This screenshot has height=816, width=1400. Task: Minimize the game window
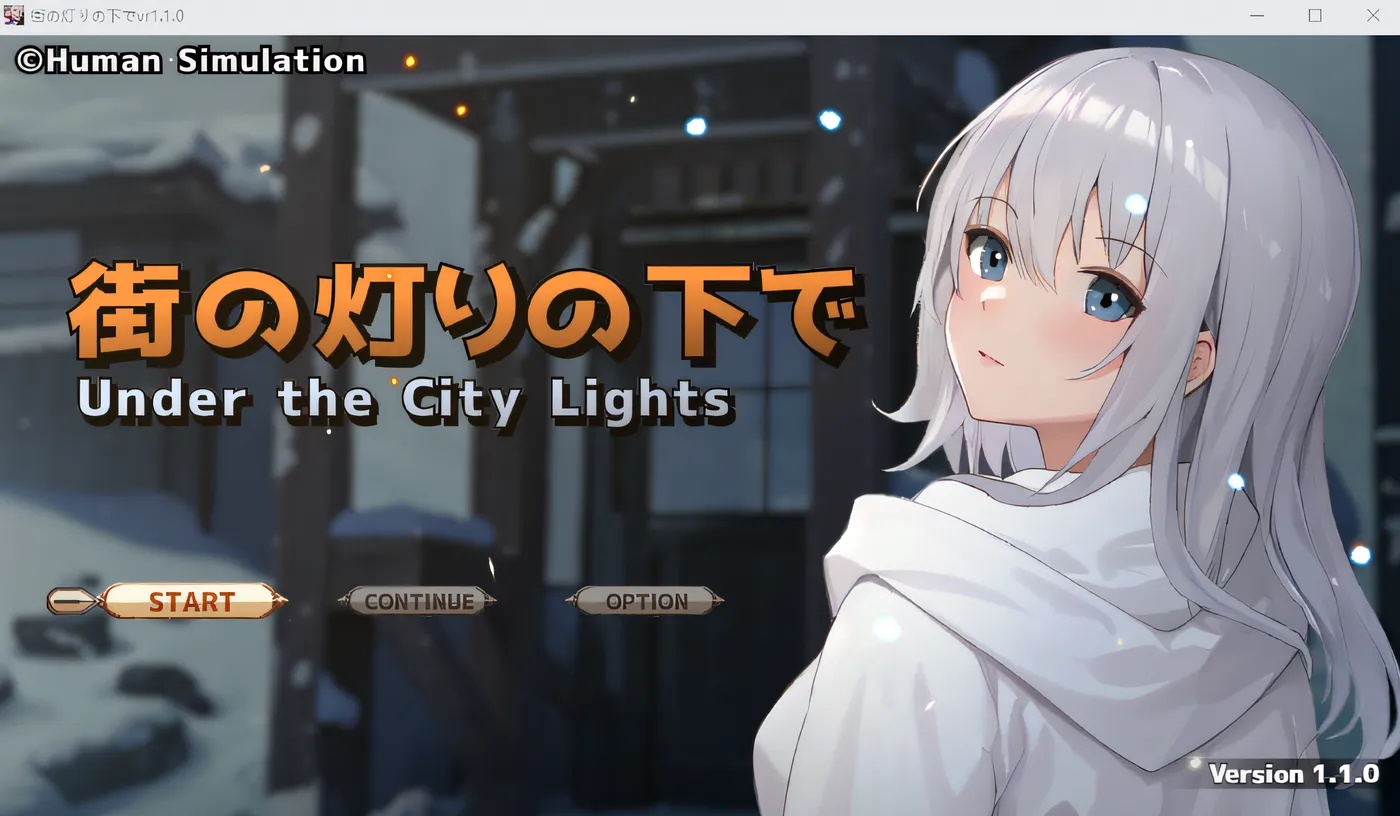[x=1256, y=15]
